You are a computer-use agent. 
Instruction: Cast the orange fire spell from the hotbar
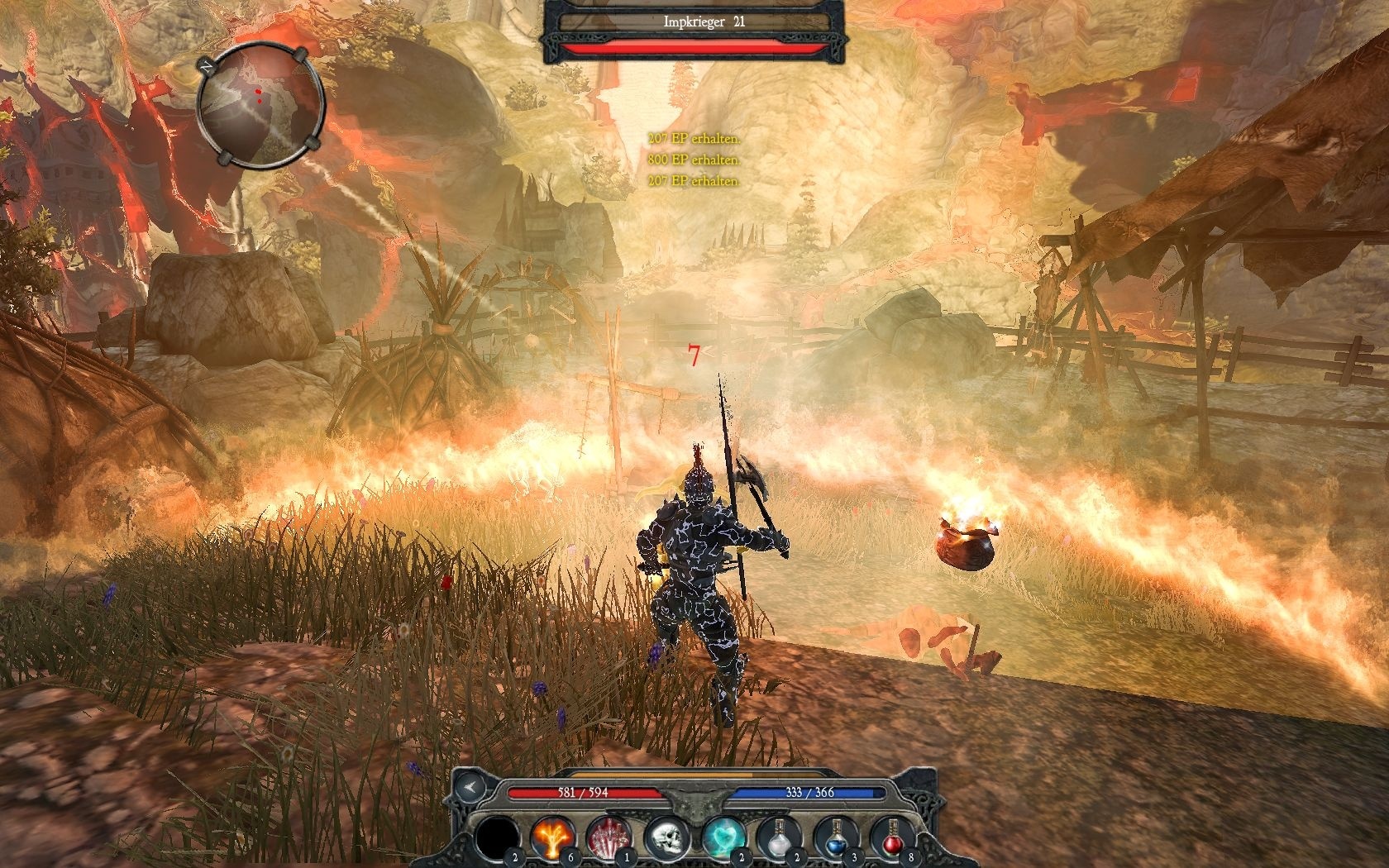coord(551,838)
